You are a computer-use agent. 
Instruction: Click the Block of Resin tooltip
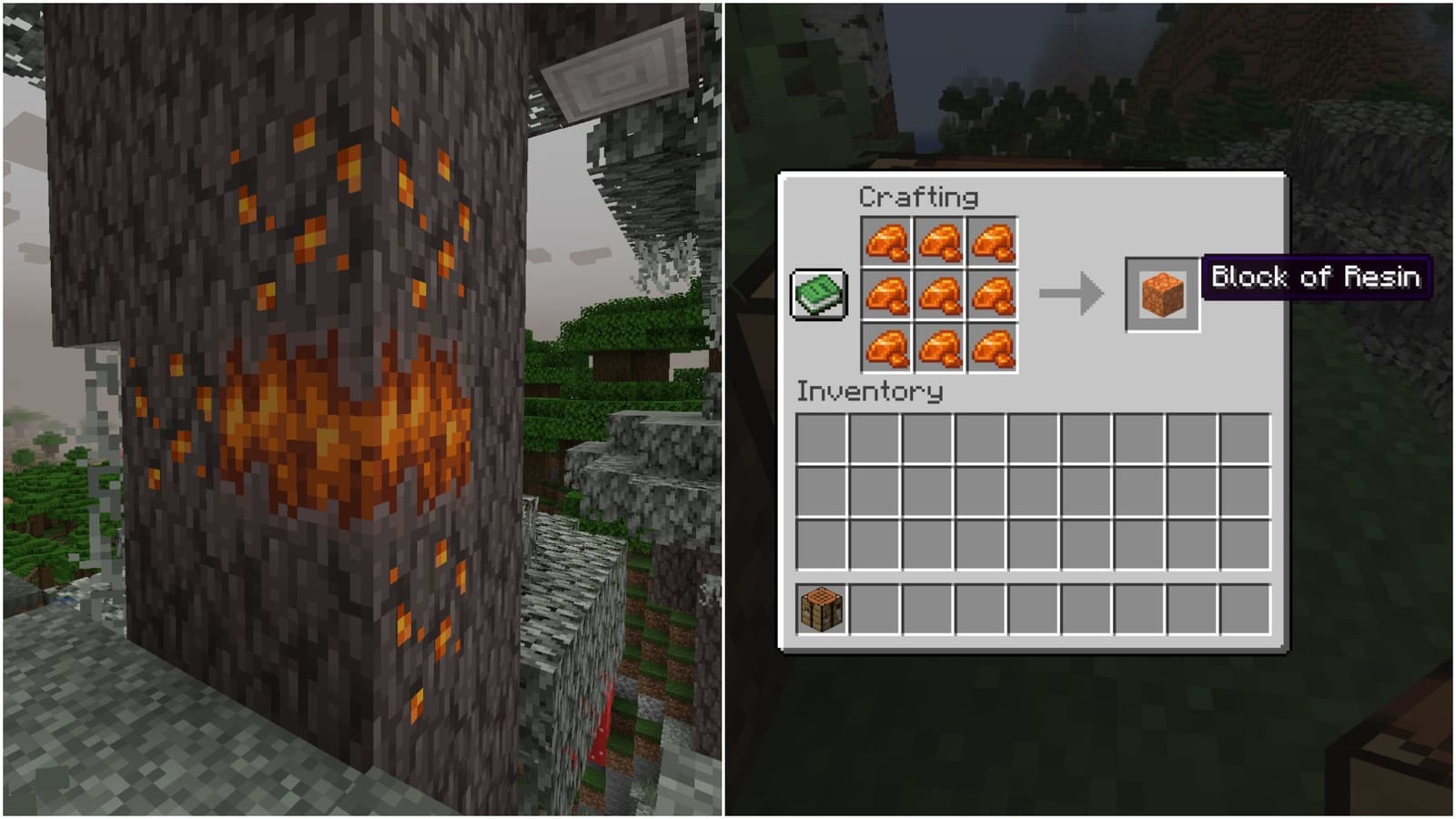tap(1317, 278)
